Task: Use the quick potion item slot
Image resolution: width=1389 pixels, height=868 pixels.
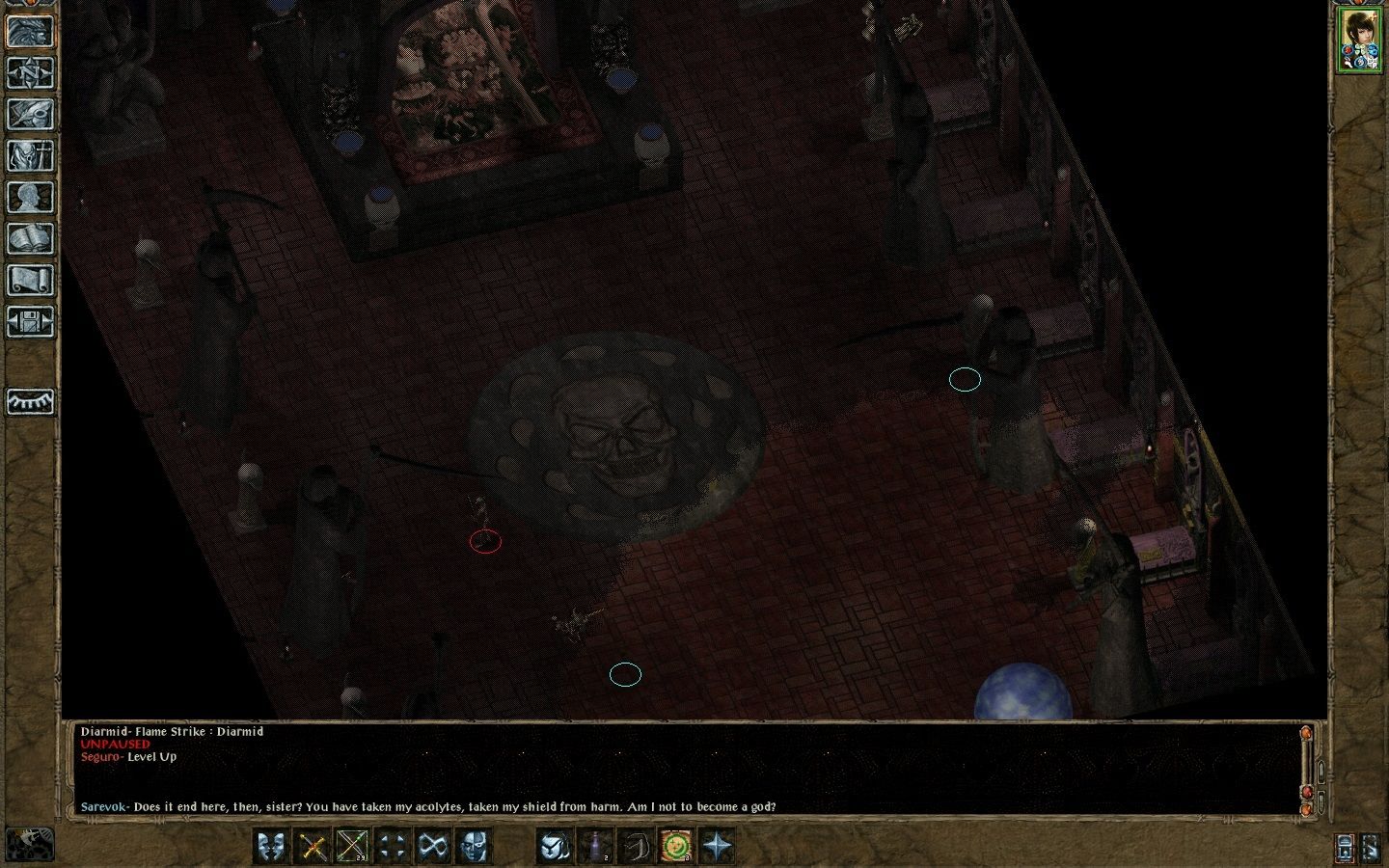Action: pyautogui.click(x=595, y=846)
